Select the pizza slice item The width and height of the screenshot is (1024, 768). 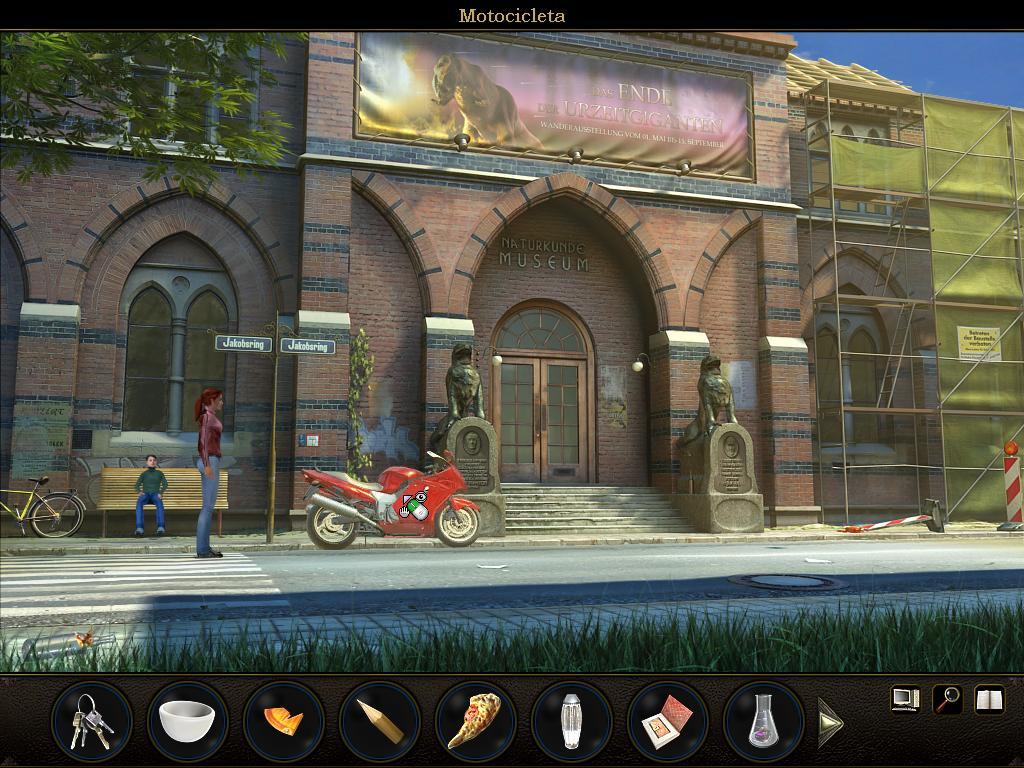coord(475,721)
